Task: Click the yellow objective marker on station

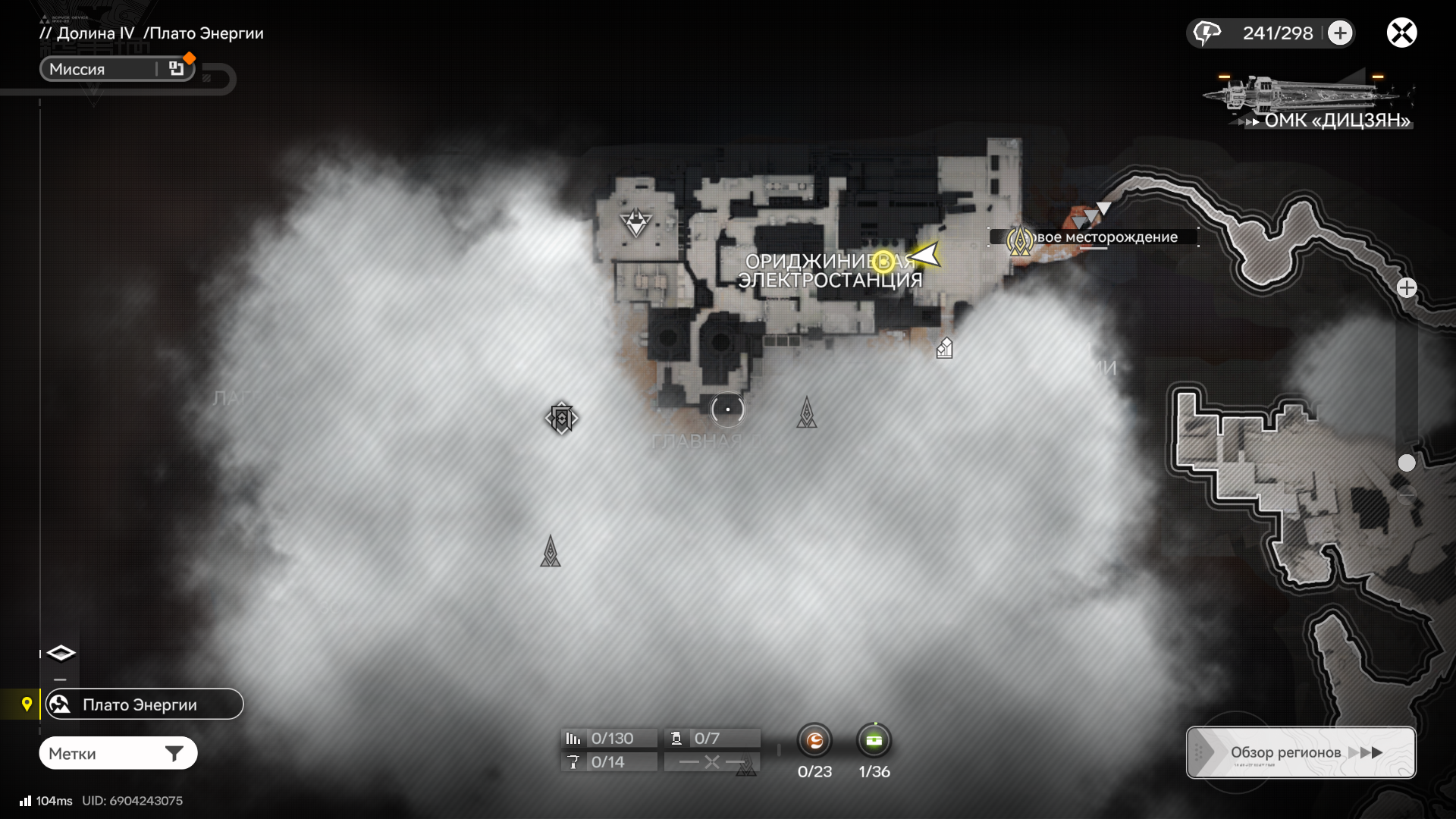Action: coord(883,262)
